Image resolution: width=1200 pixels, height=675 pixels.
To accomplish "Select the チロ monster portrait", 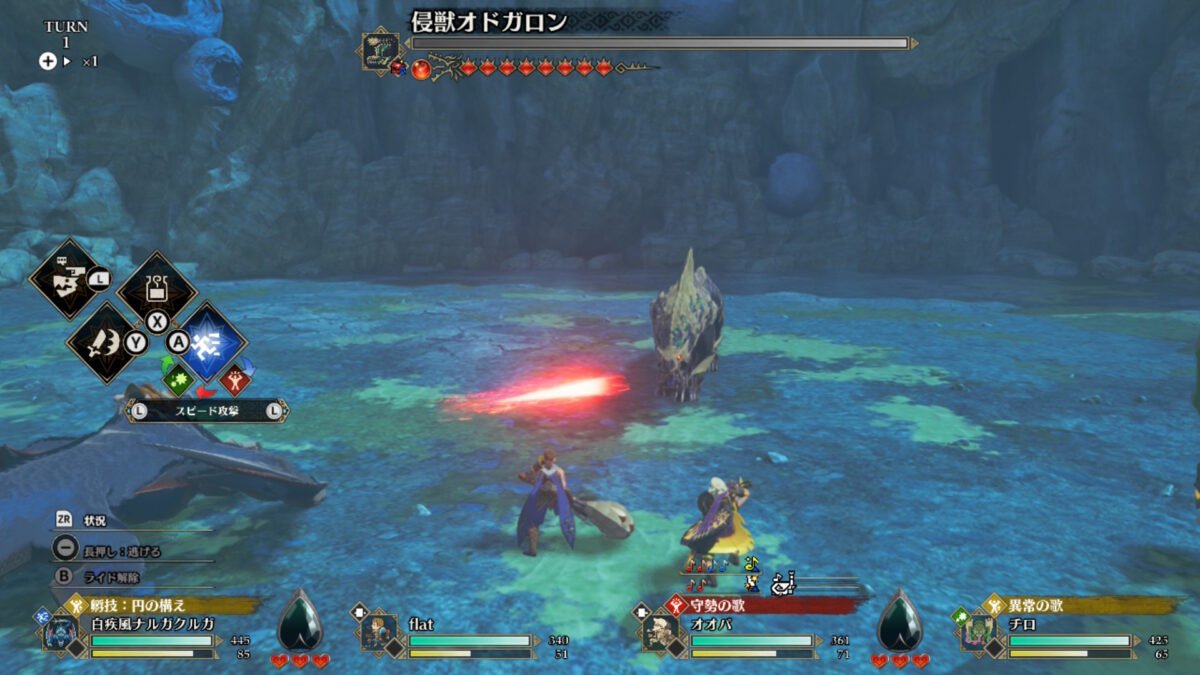I will pyautogui.click(x=979, y=633).
